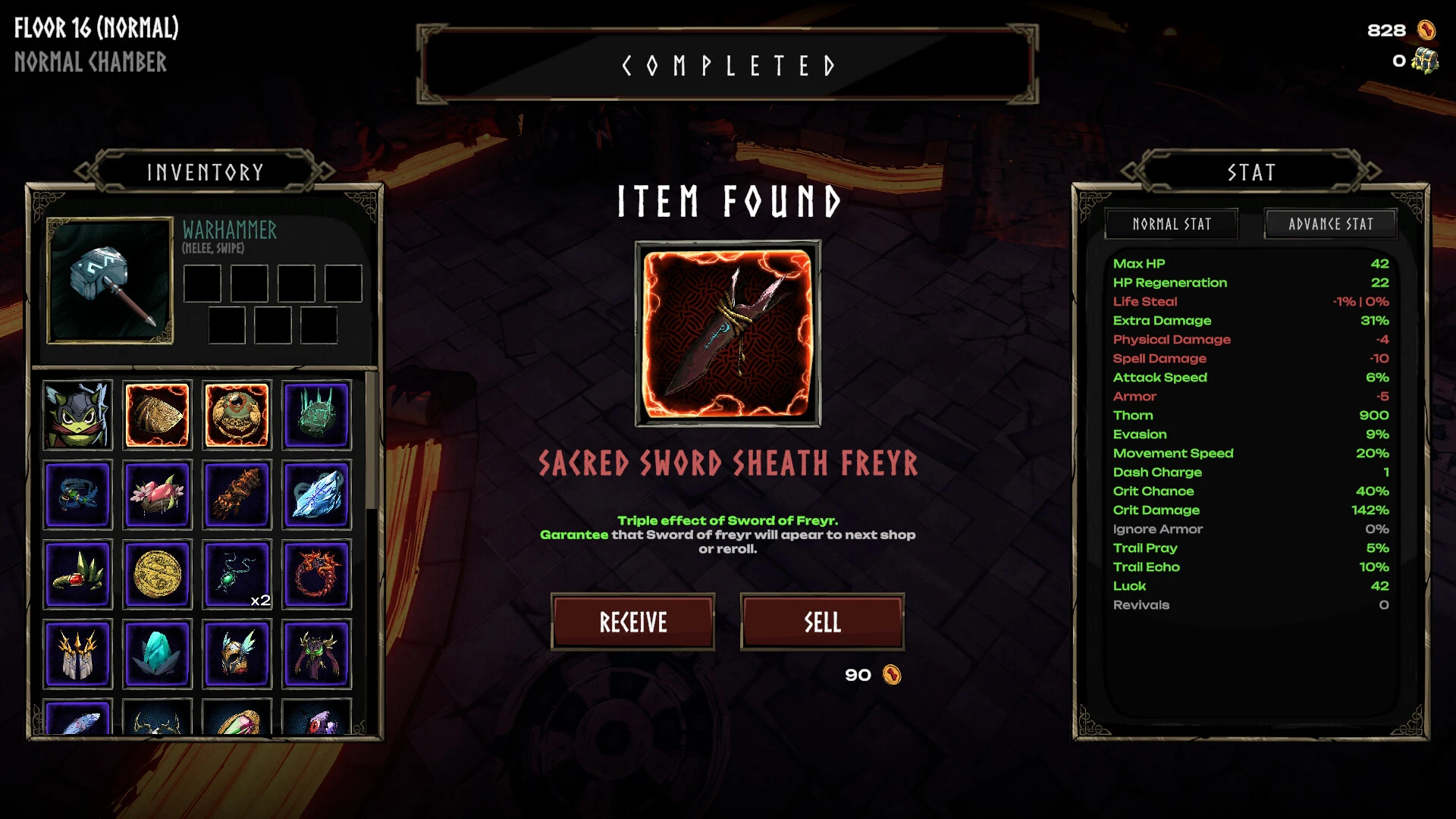Viewport: 1456px width, 819px height.
Task: Select the horned demon mask item
Action: [316, 654]
